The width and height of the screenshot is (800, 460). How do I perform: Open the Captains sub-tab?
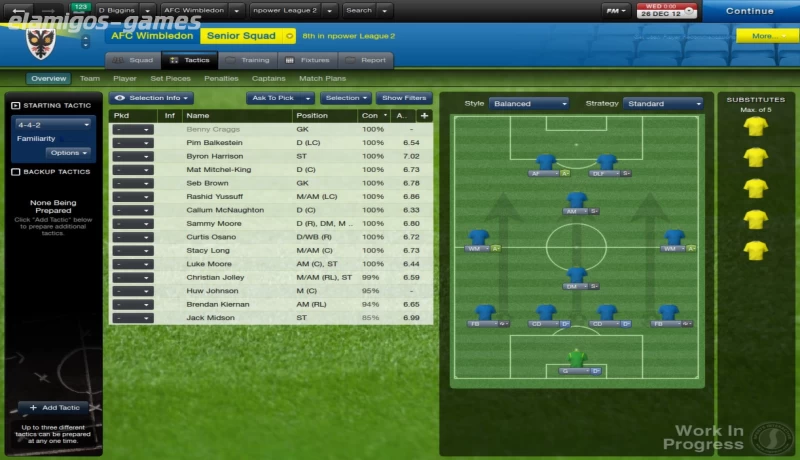click(268, 78)
